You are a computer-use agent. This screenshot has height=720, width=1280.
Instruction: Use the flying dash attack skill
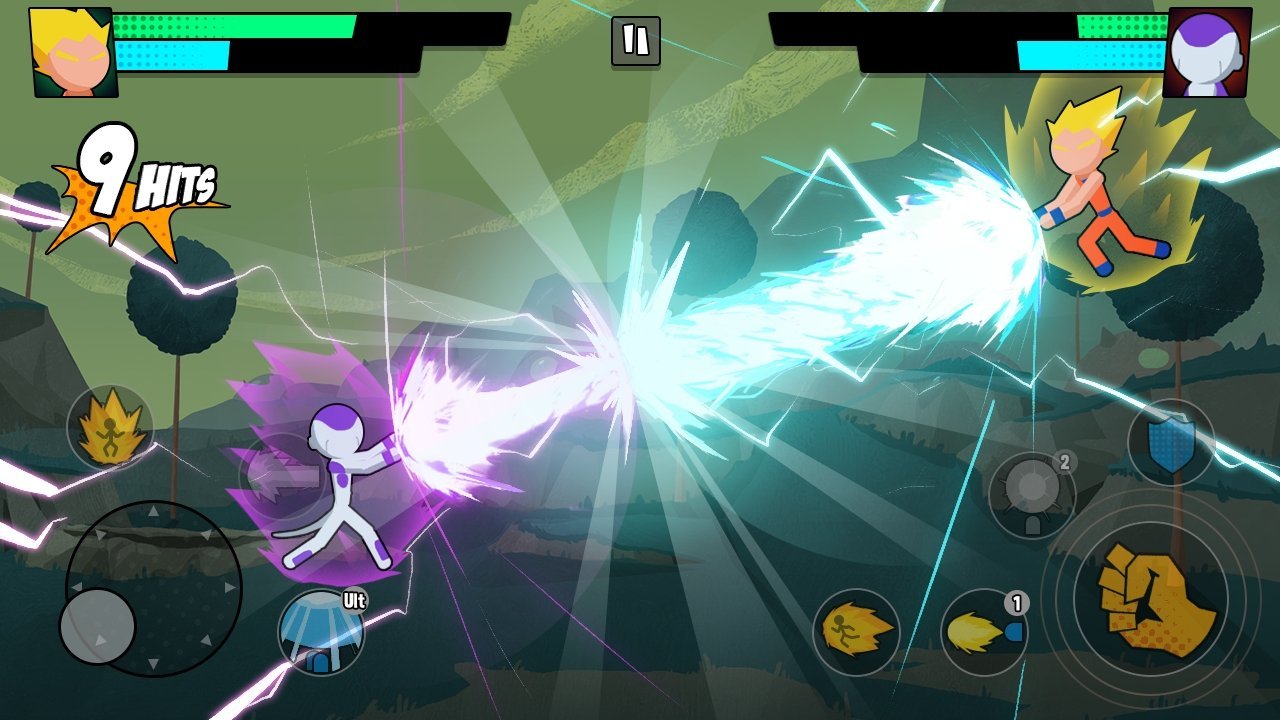(x=856, y=632)
